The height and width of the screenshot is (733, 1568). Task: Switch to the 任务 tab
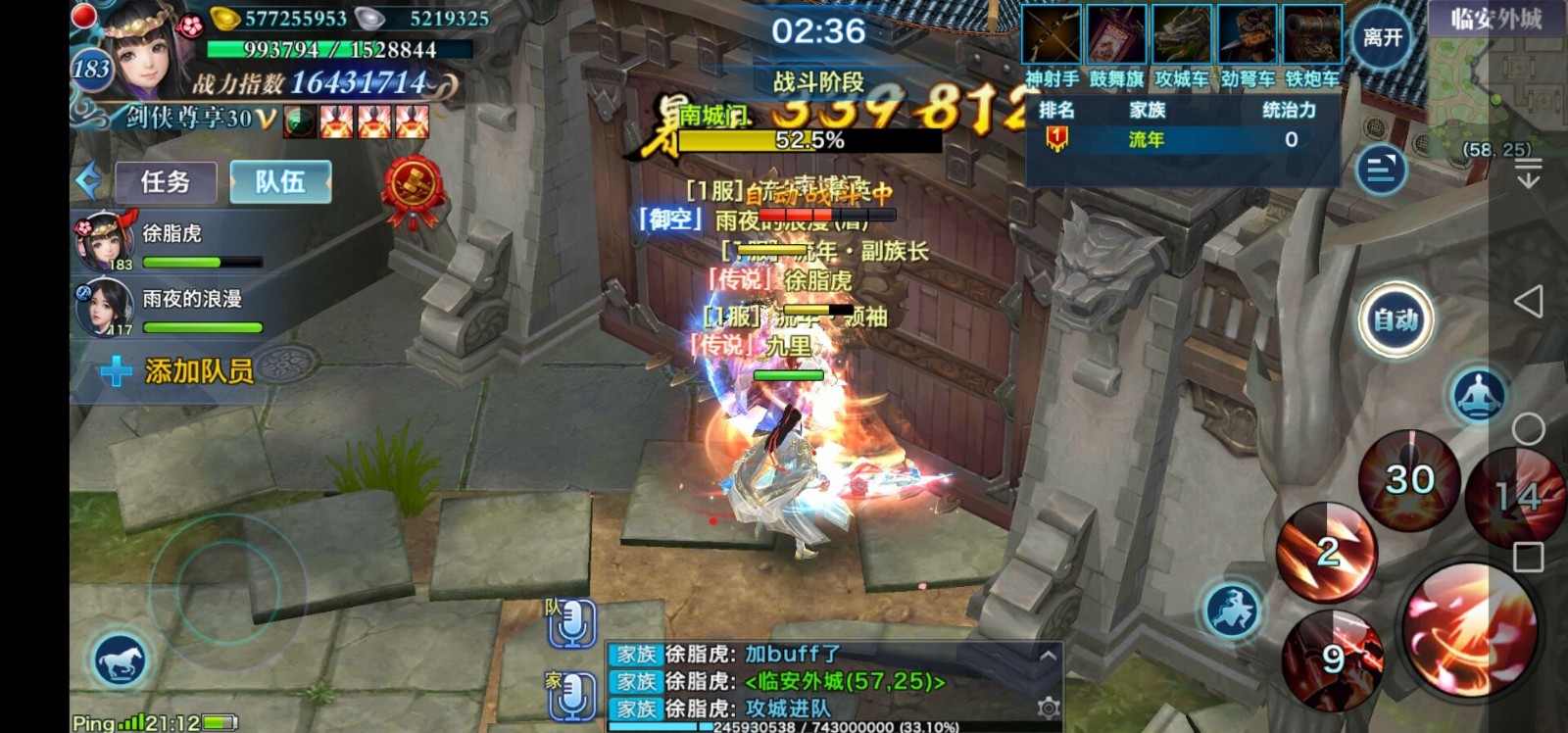pyautogui.click(x=165, y=182)
